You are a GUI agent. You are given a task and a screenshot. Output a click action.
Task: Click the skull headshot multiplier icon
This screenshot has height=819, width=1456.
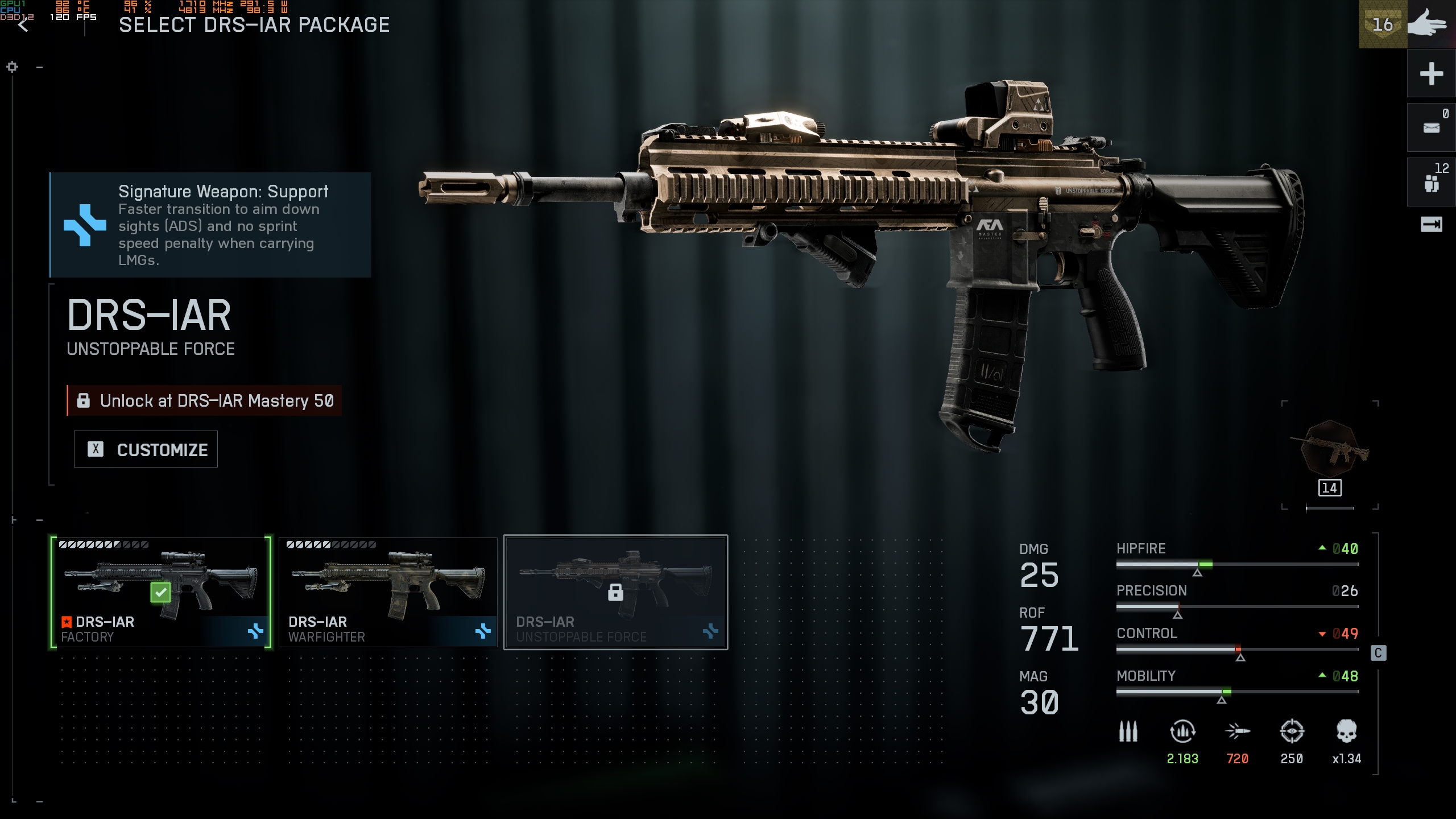click(x=1346, y=732)
